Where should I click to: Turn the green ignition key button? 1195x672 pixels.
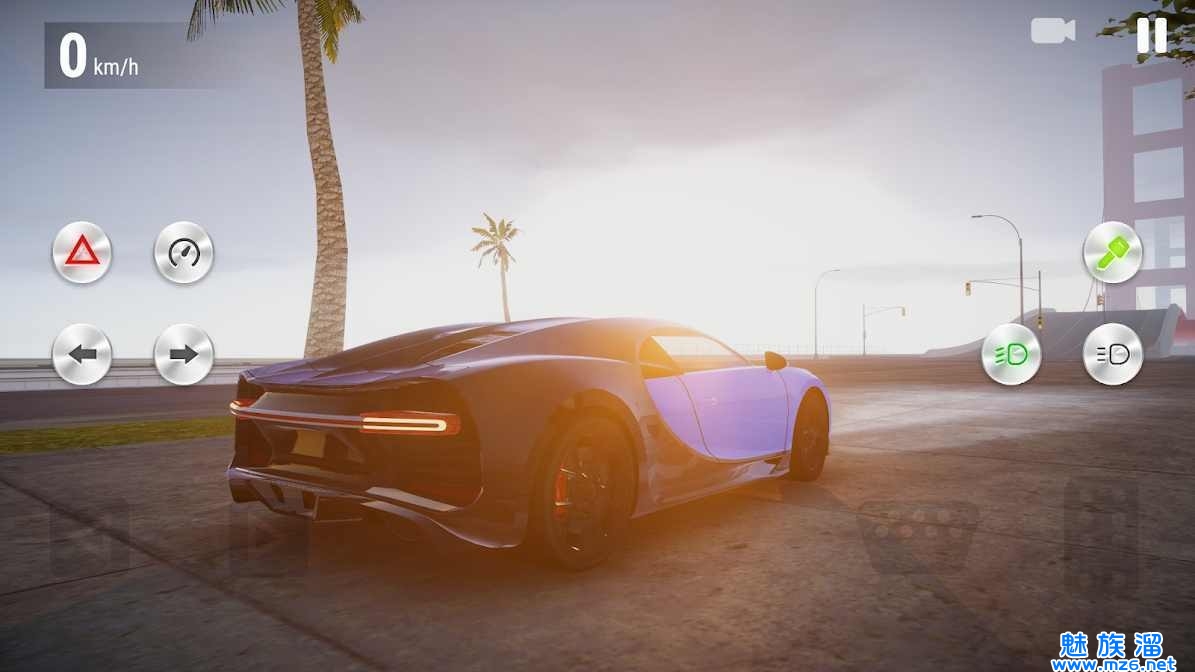pyautogui.click(x=1112, y=252)
